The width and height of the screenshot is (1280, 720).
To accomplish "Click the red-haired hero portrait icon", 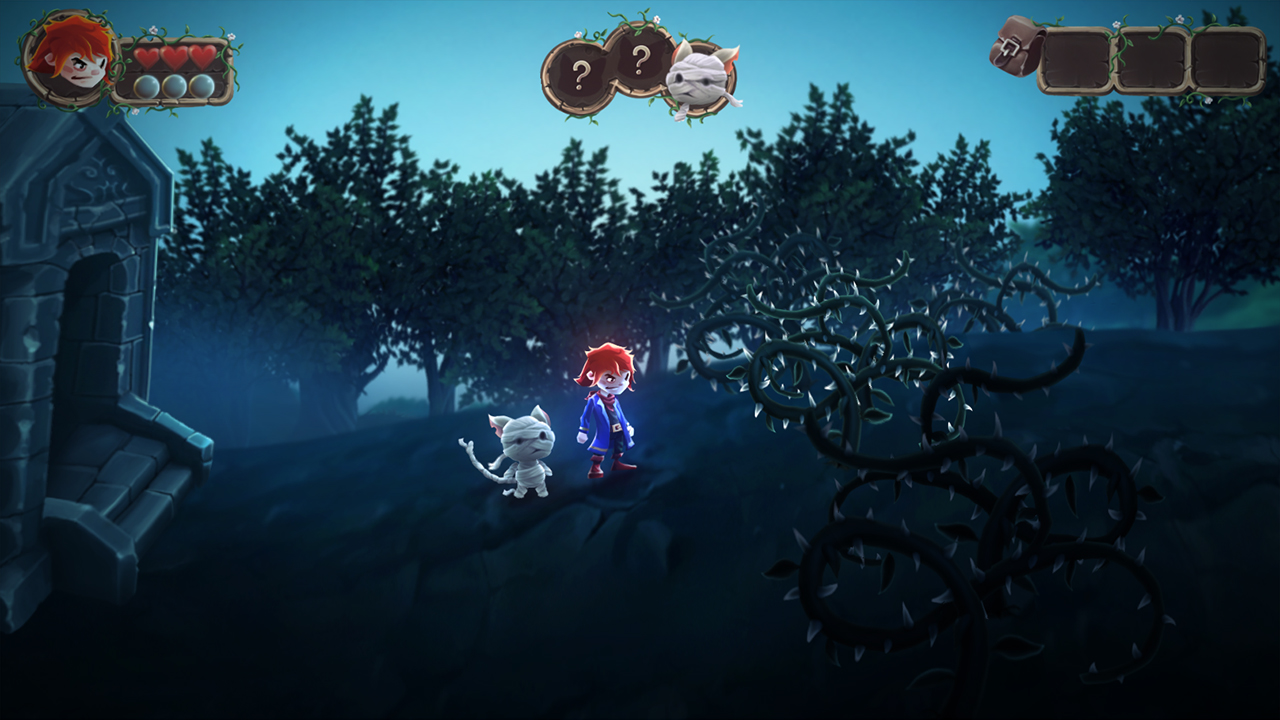I will click(x=67, y=59).
